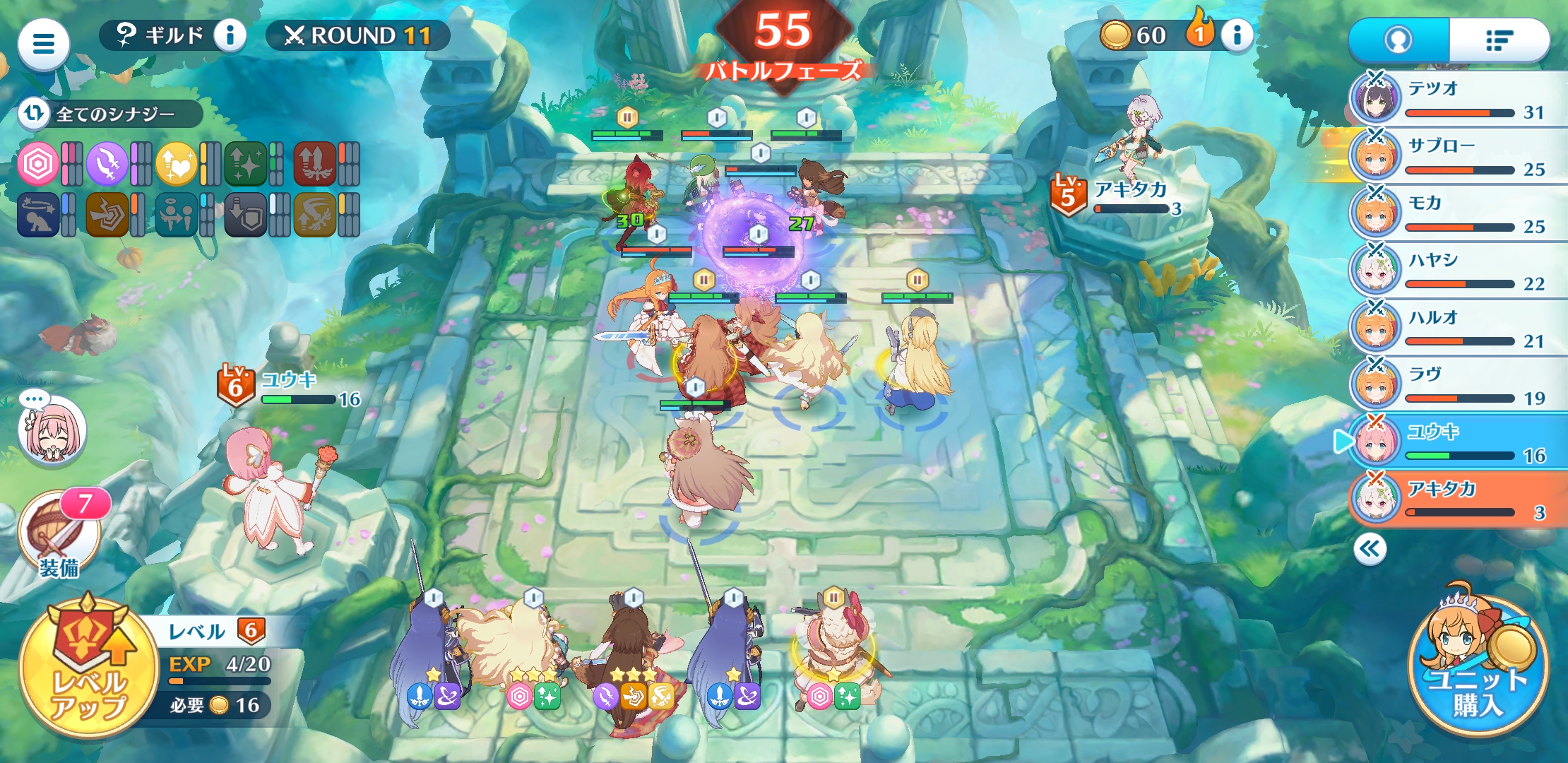Open the pink-haired character chat emote
Viewport: 1568px width, 763px height.
point(52,430)
